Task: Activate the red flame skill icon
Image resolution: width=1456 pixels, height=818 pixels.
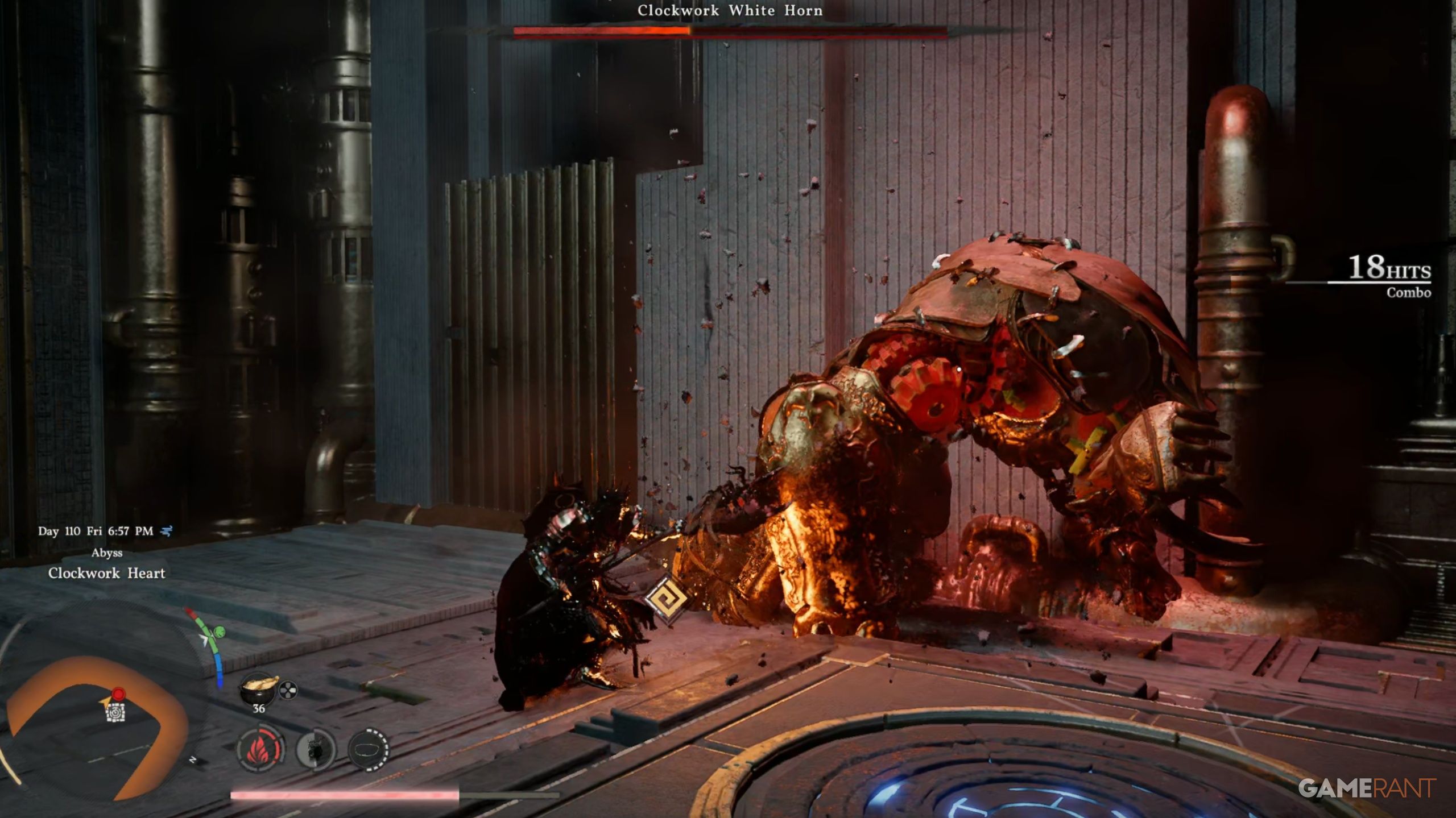Action: tap(260, 749)
